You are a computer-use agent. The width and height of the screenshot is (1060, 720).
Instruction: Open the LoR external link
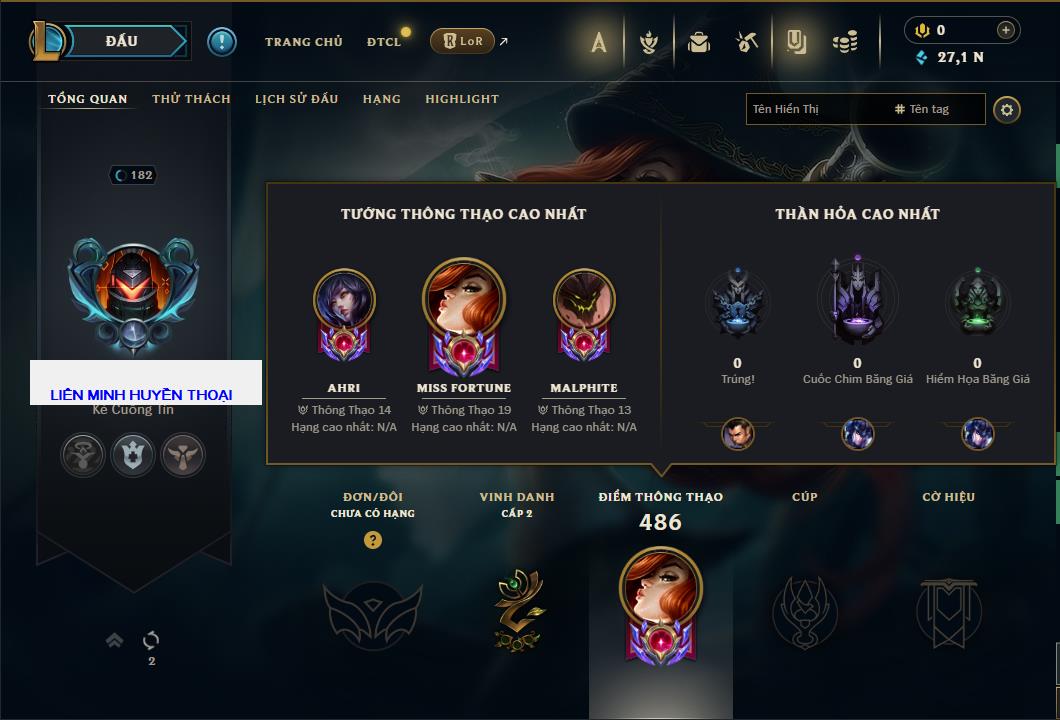point(463,41)
